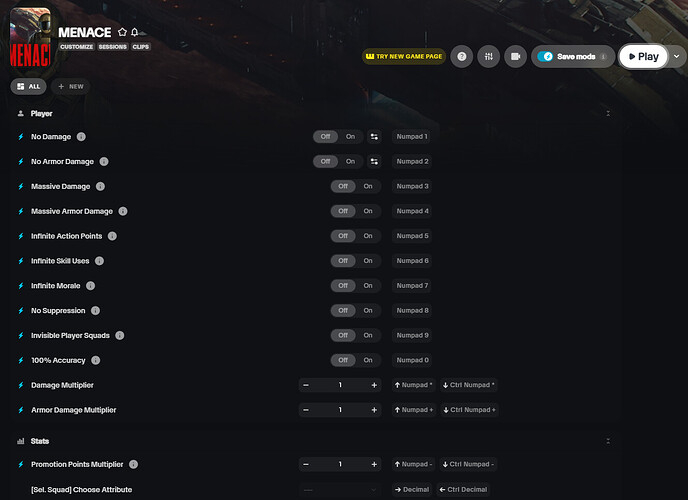Turn On Infinite Morale

tap(368, 286)
